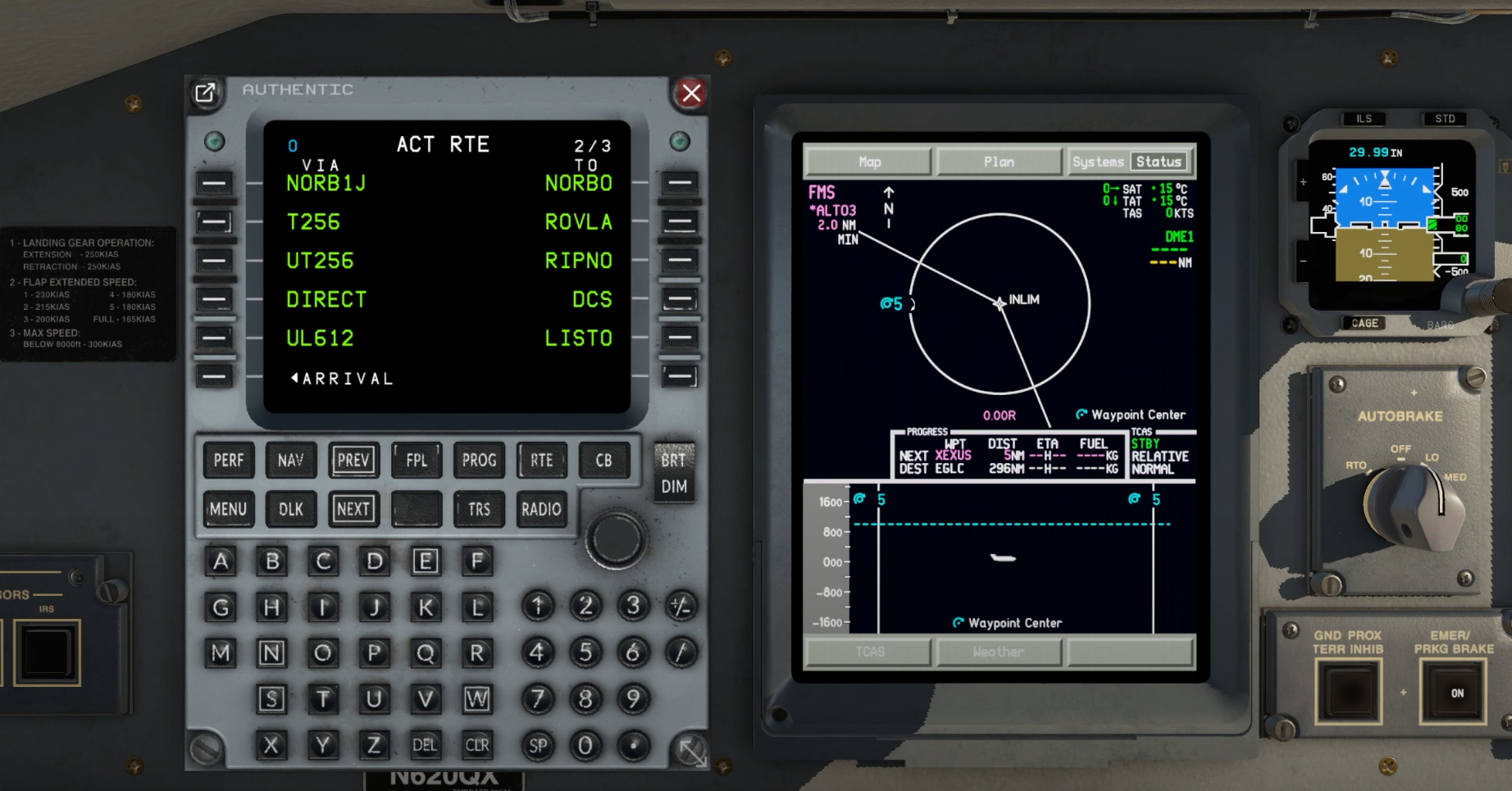This screenshot has height=791, width=1512.
Task: Open the FMS MENU page
Action: click(228, 509)
